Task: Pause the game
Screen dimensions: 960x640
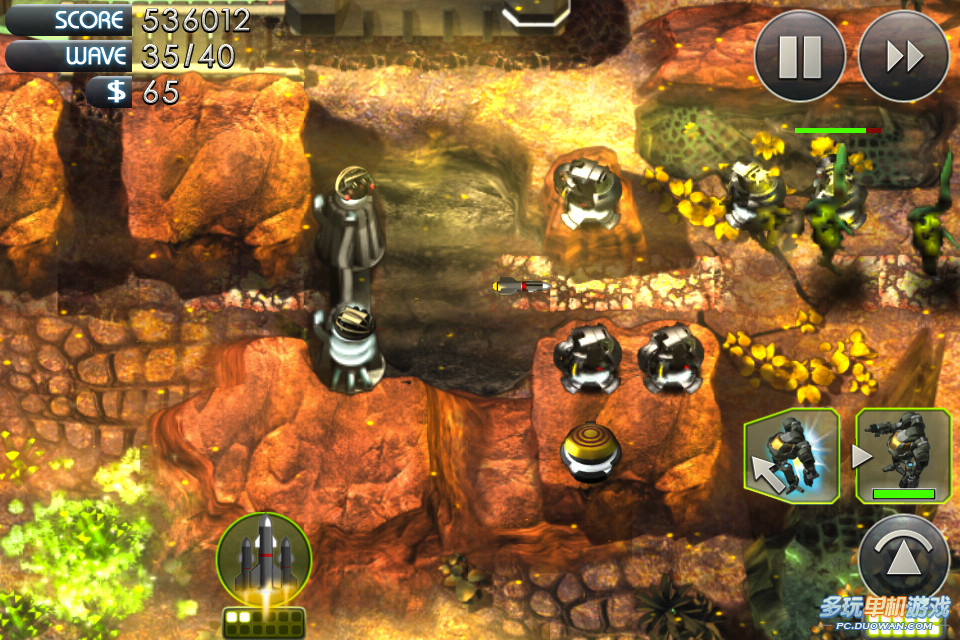Action: [799, 56]
